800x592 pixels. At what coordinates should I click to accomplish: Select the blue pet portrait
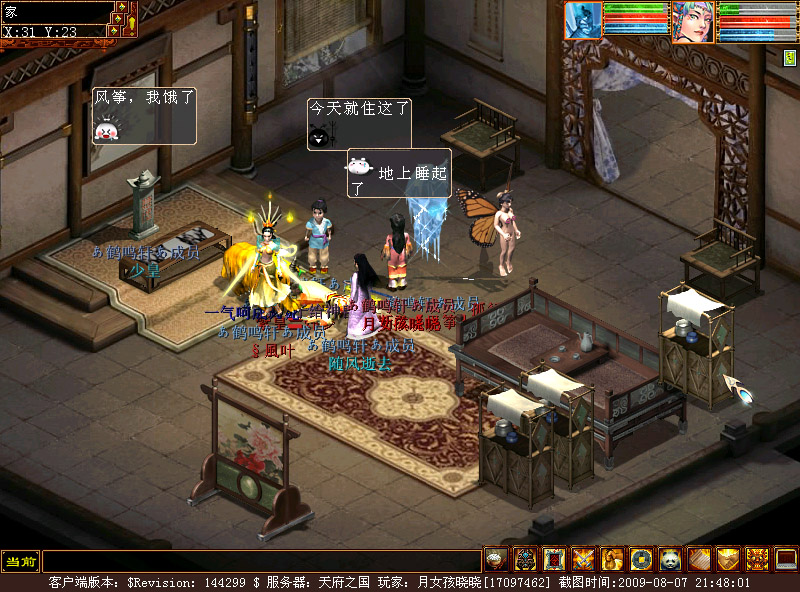click(584, 20)
